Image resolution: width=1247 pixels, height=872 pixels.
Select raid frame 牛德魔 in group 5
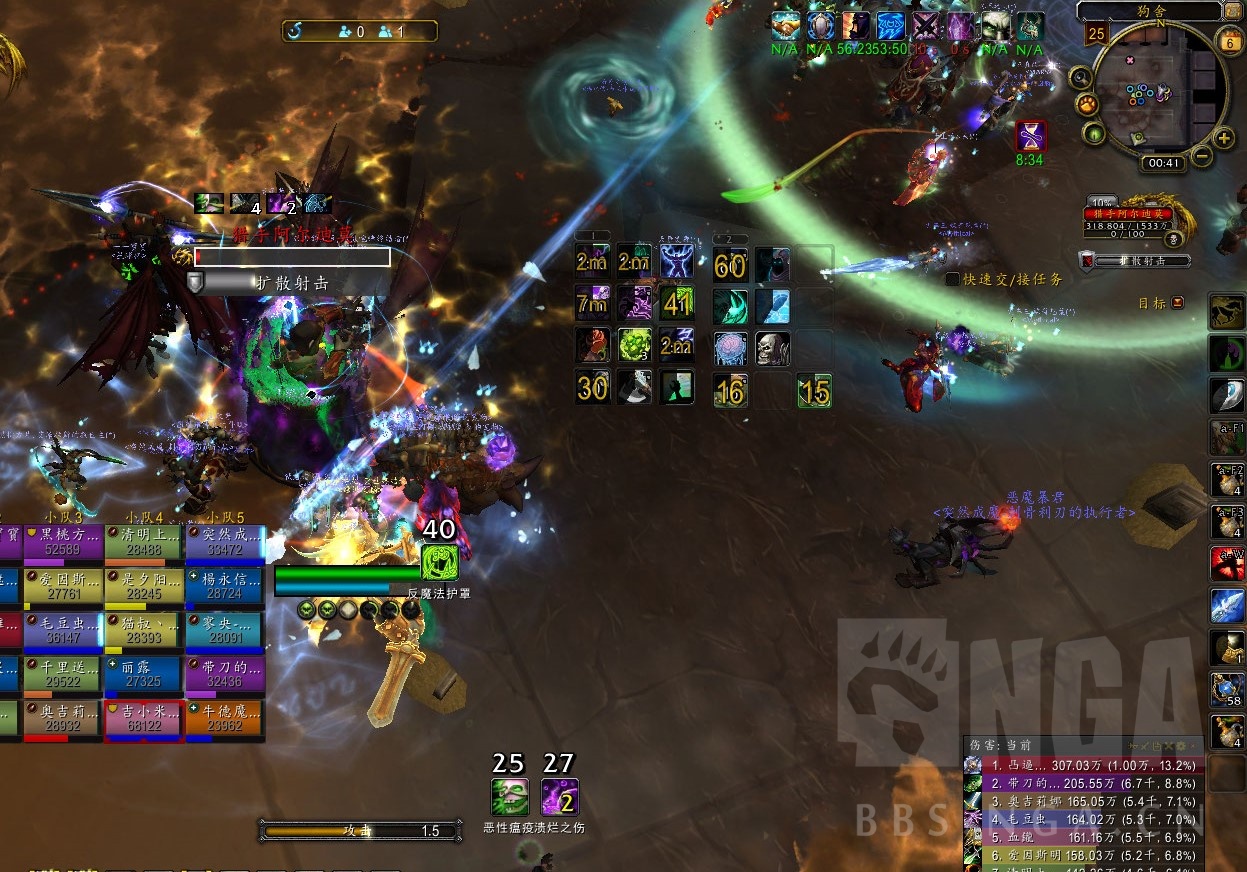pos(225,721)
